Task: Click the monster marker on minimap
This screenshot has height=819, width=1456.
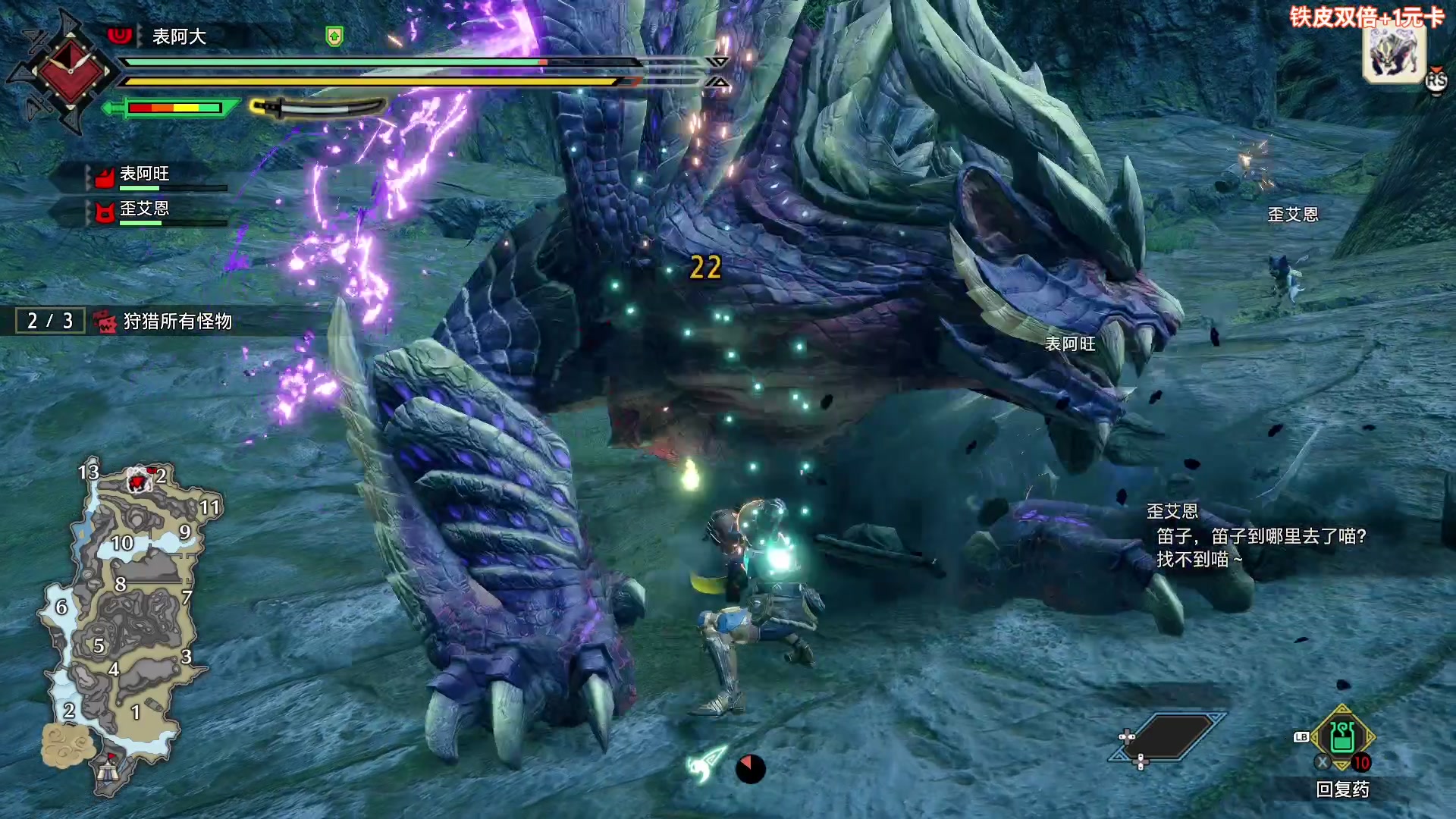Action: point(138,479)
